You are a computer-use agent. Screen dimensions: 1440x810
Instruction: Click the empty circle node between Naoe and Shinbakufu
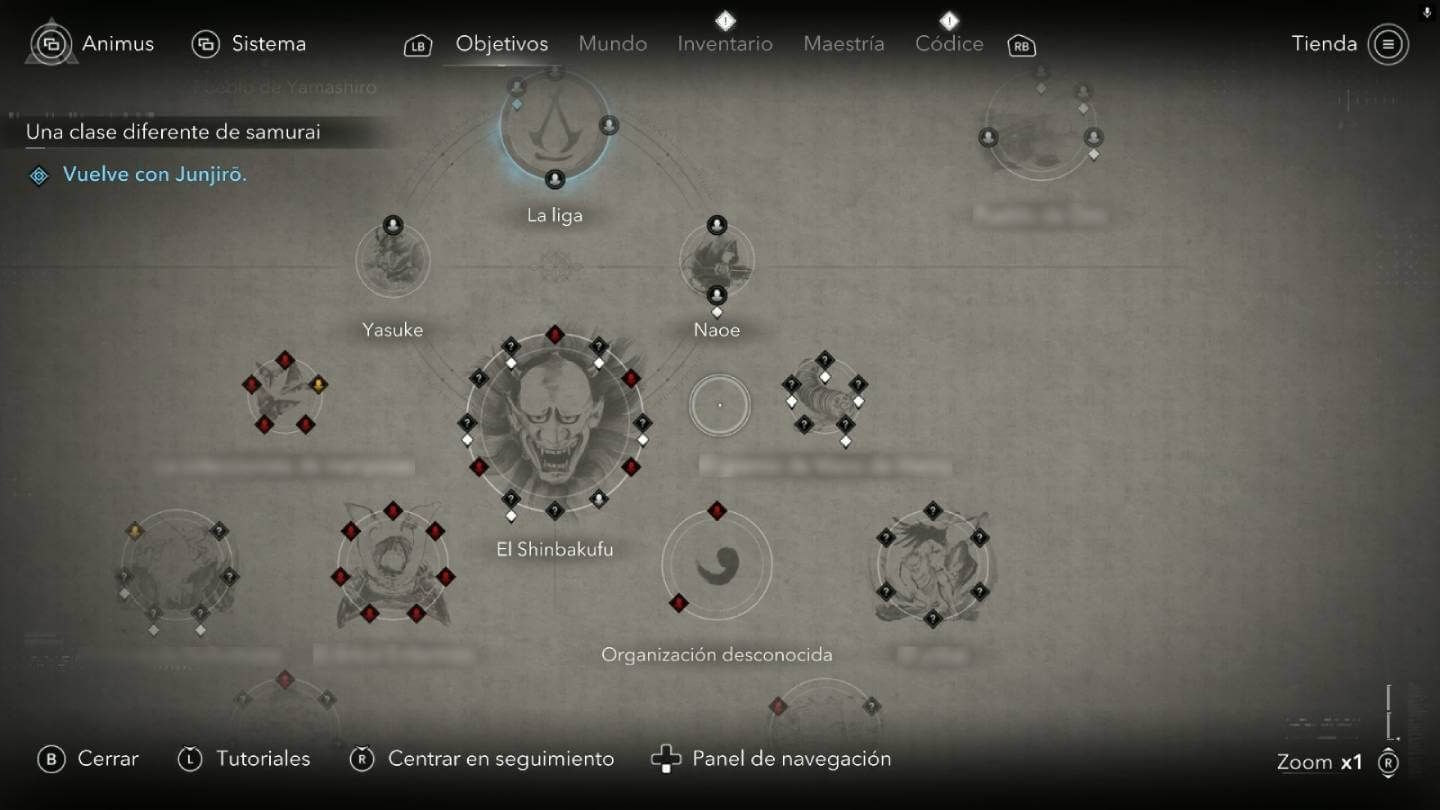[719, 405]
